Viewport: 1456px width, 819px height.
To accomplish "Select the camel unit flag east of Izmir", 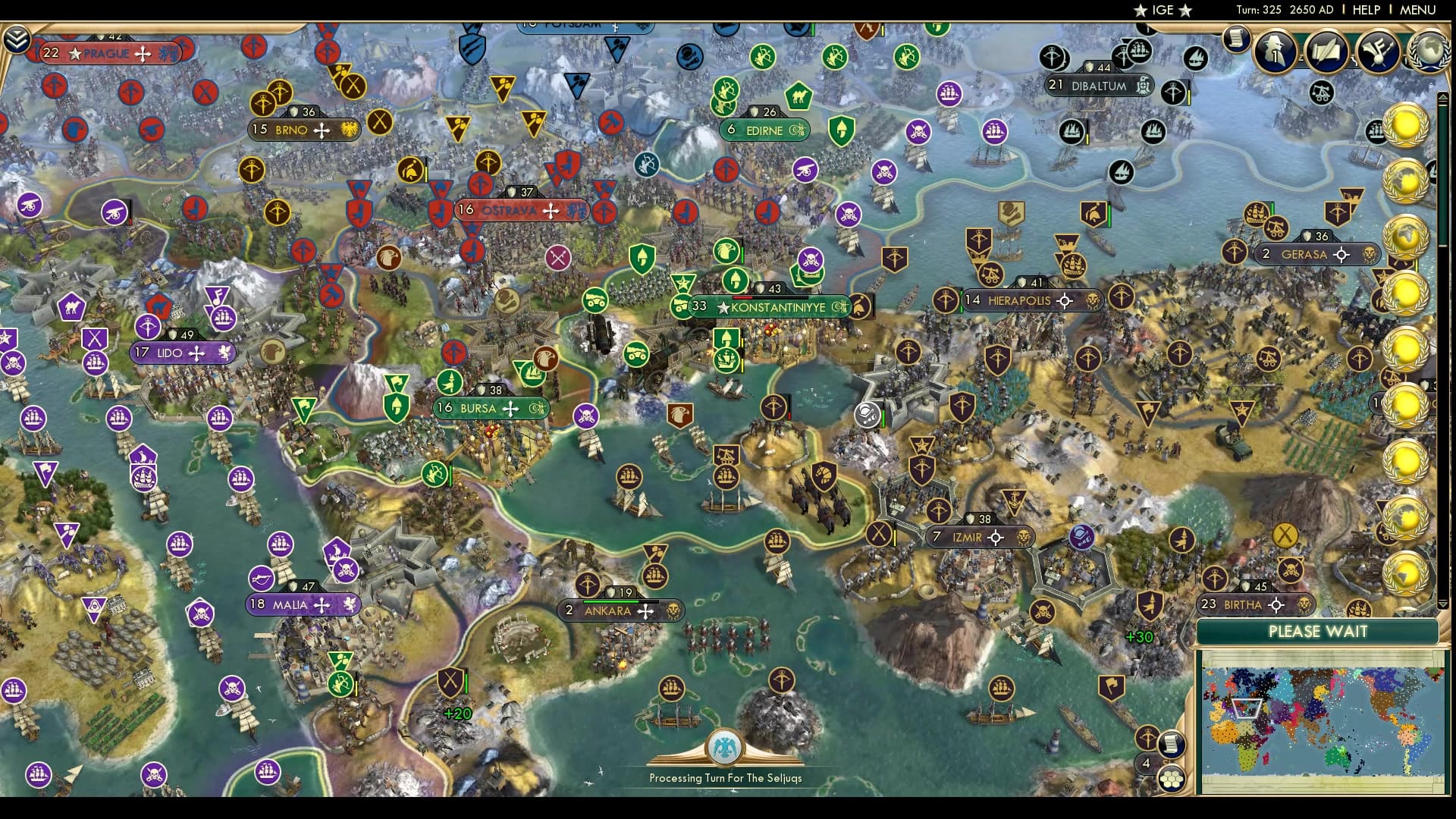I will (x=824, y=477).
